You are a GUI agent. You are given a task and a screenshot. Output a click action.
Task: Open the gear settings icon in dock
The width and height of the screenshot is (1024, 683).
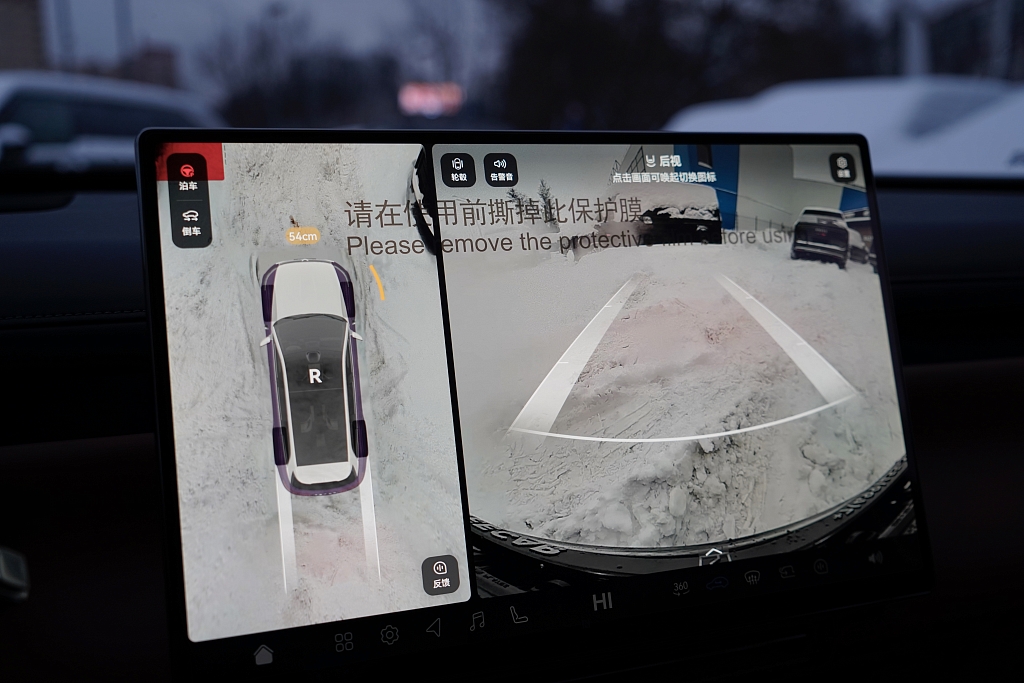(x=389, y=634)
